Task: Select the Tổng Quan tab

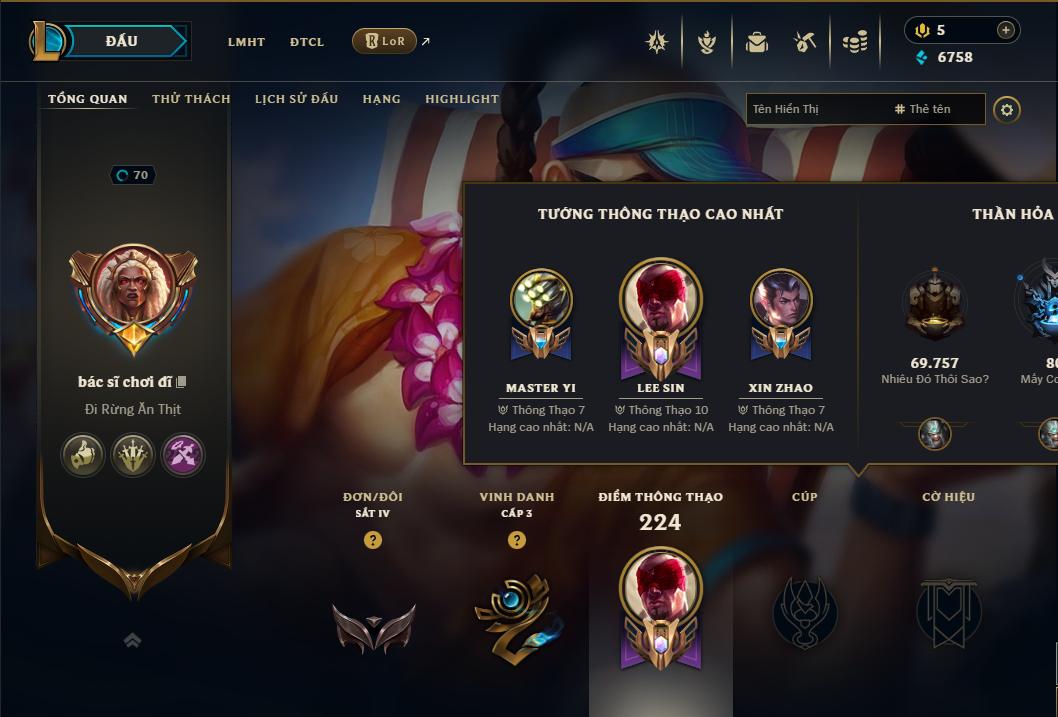Action: 88,99
